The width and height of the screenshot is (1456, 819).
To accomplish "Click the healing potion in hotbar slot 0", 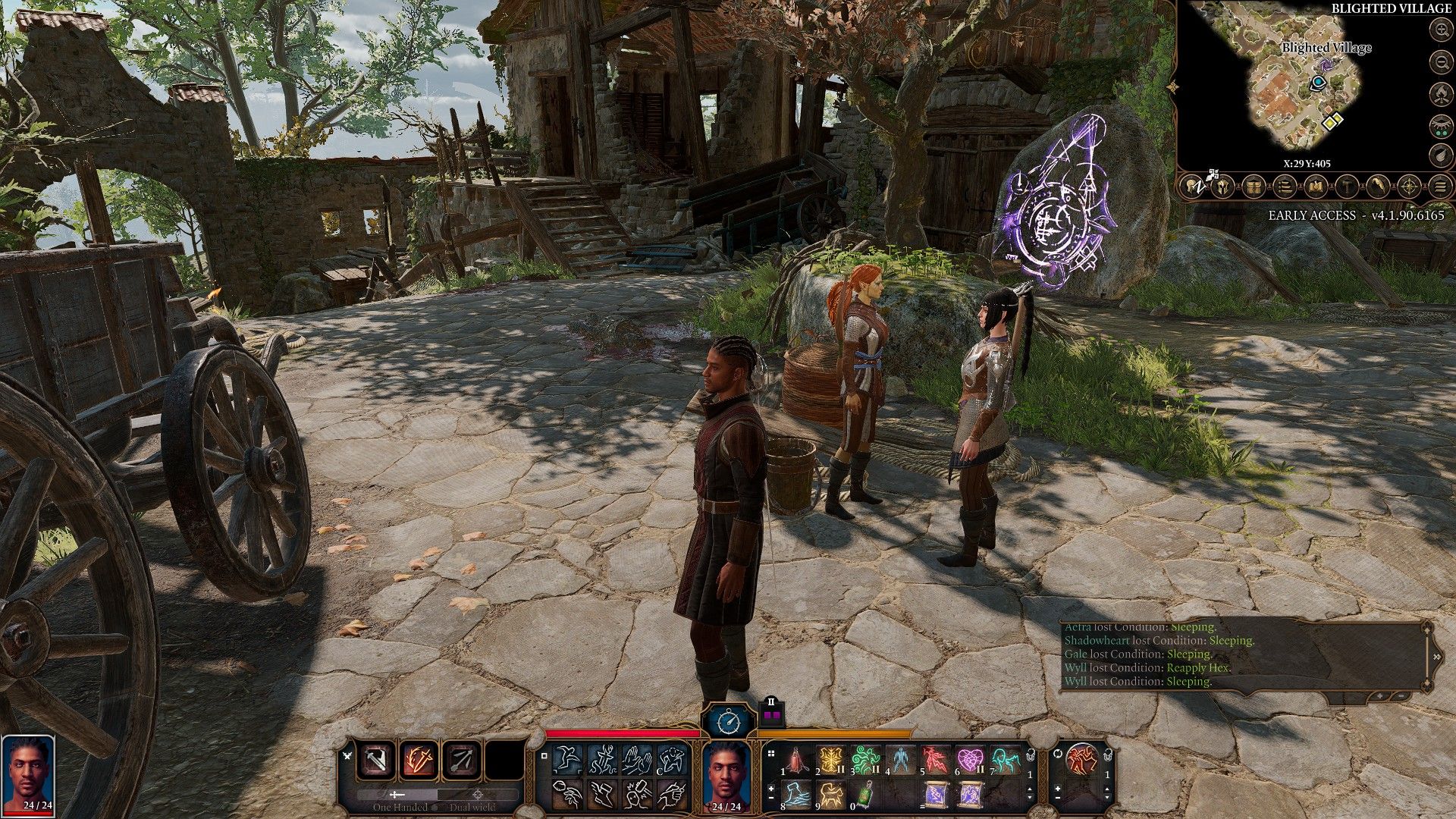I will click(x=864, y=795).
